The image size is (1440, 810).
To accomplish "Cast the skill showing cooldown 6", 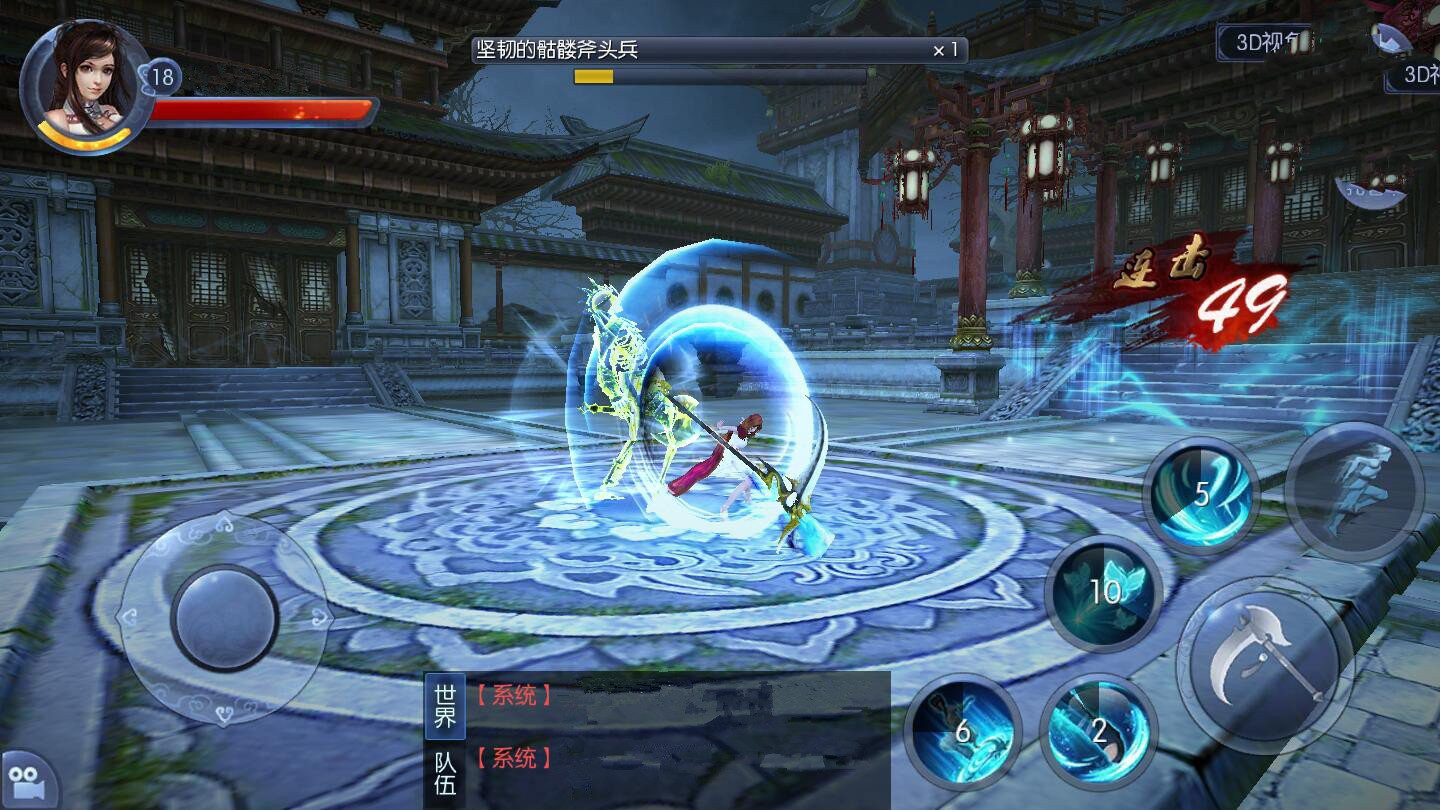I will (962, 732).
